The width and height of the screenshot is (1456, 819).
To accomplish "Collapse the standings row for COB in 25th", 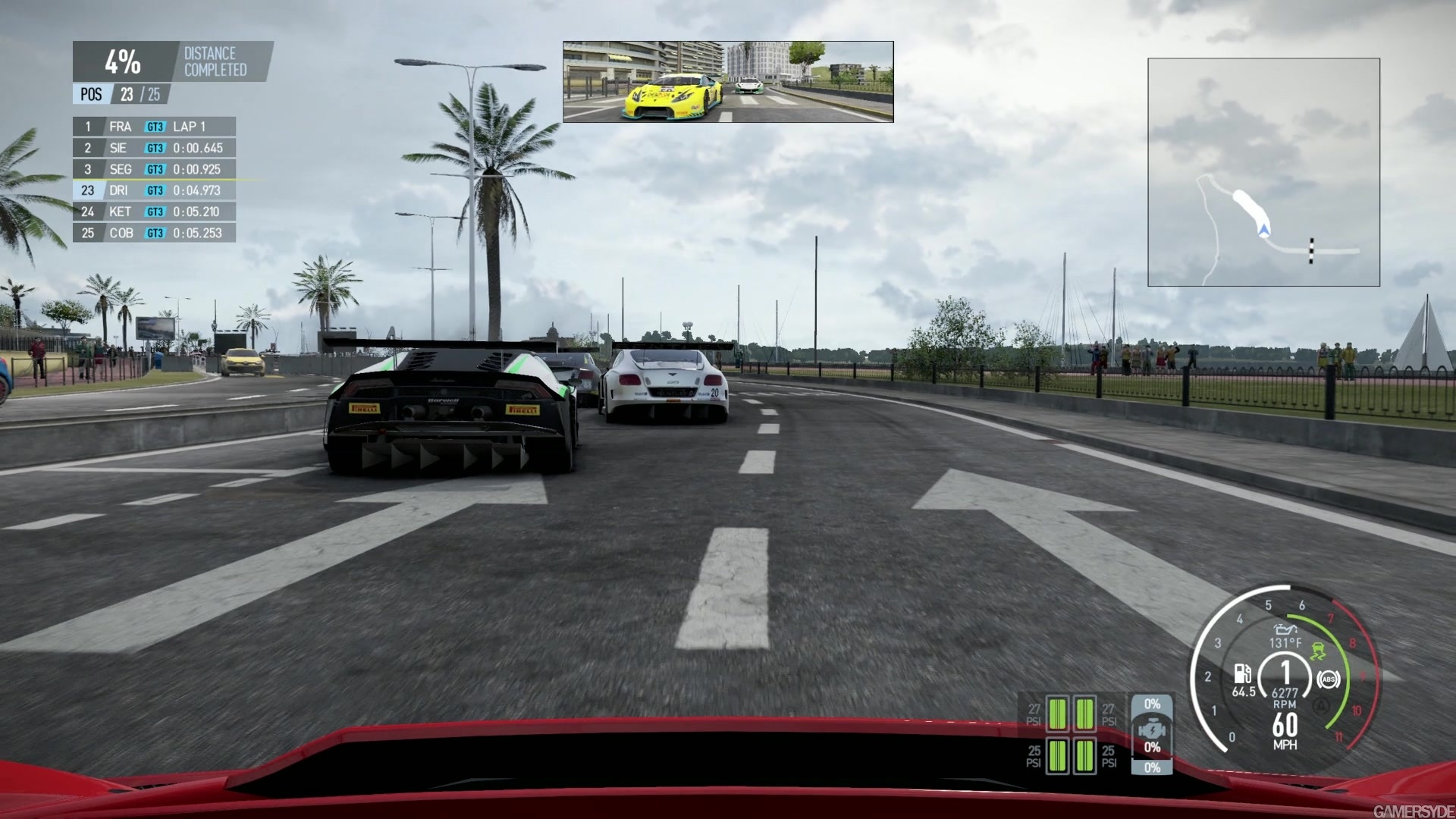I will [152, 233].
